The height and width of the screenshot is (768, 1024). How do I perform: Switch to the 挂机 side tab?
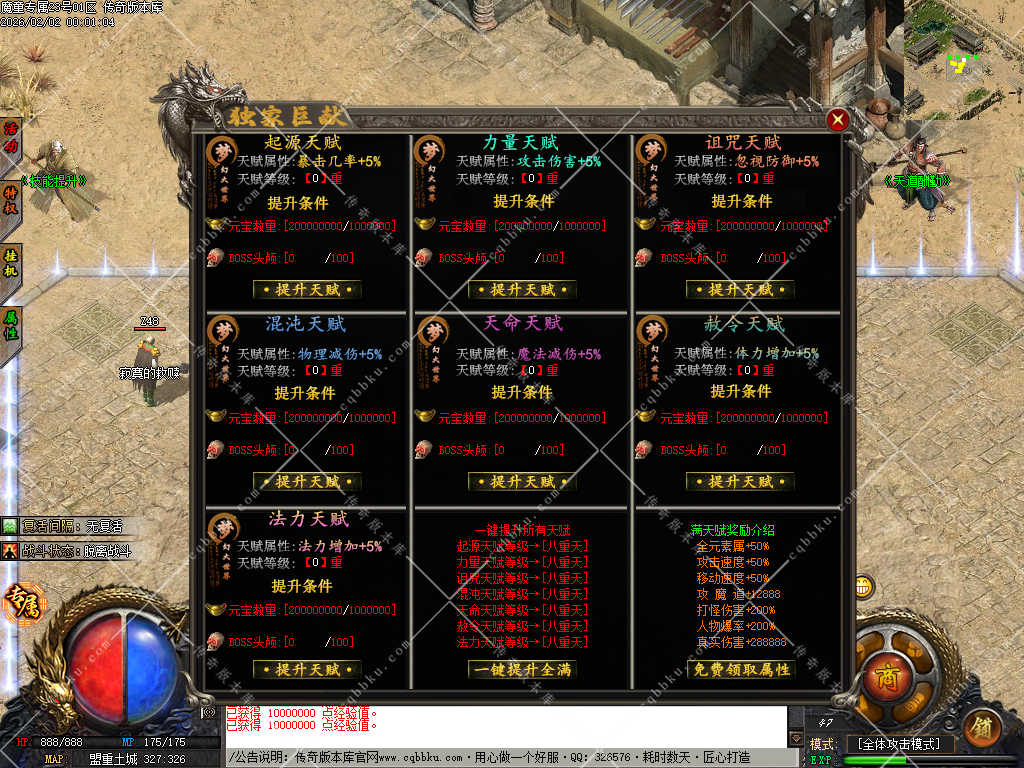pyautogui.click(x=11, y=264)
